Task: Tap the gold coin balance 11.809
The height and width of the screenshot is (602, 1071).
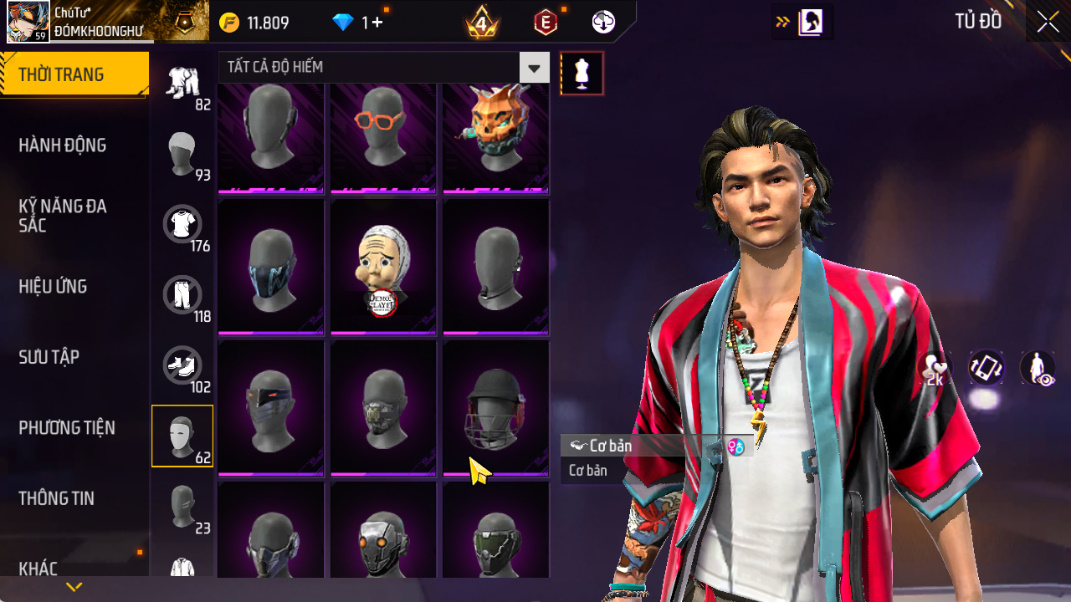Action: click(x=255, y=23)
